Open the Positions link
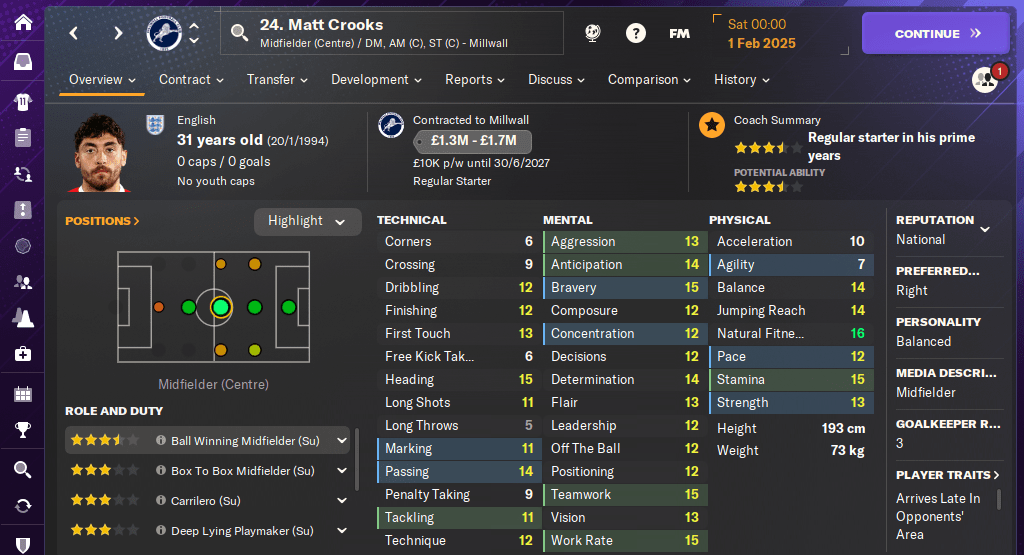This screenshot has width=1024, height=555. click(x=102, y=221)
